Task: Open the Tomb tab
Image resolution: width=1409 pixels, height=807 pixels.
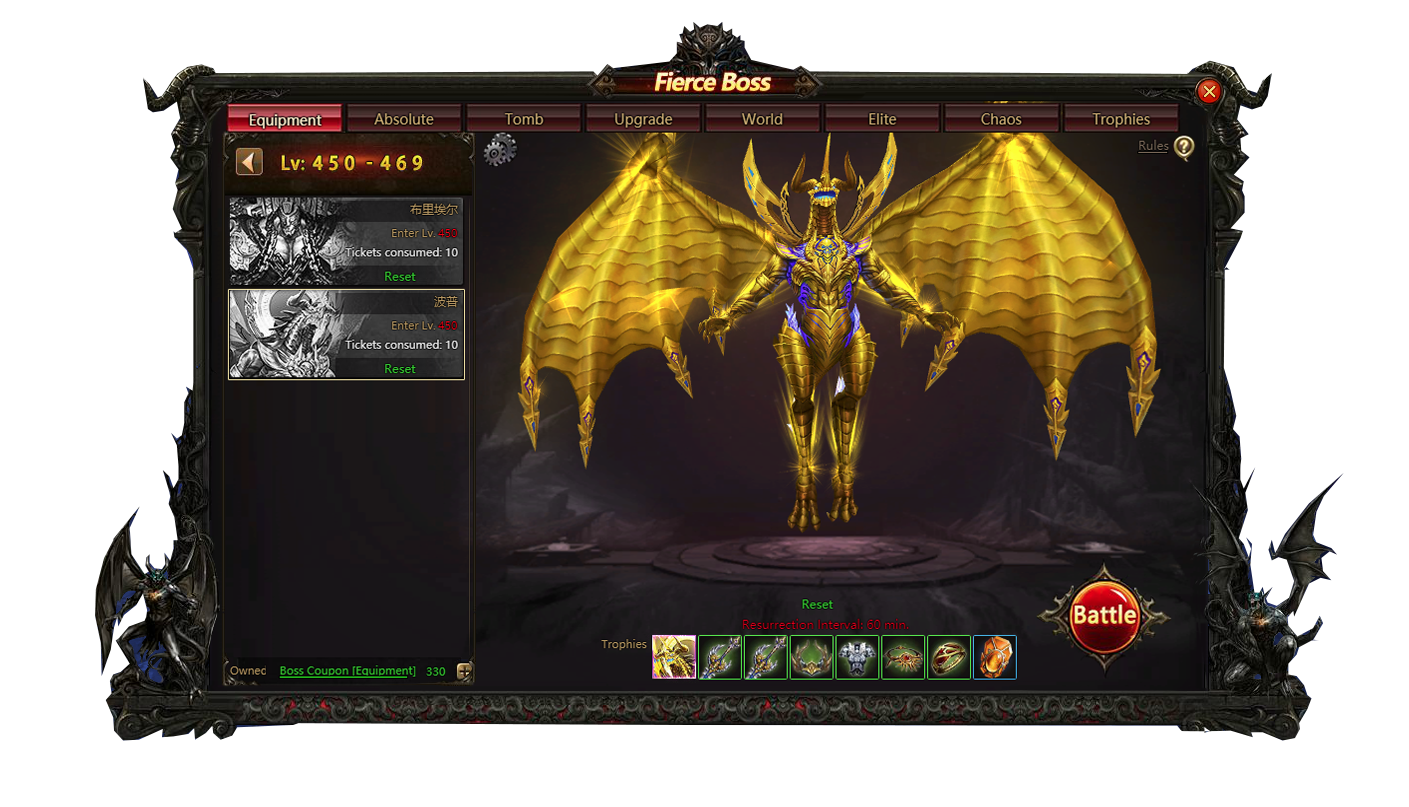Action: 523,119
